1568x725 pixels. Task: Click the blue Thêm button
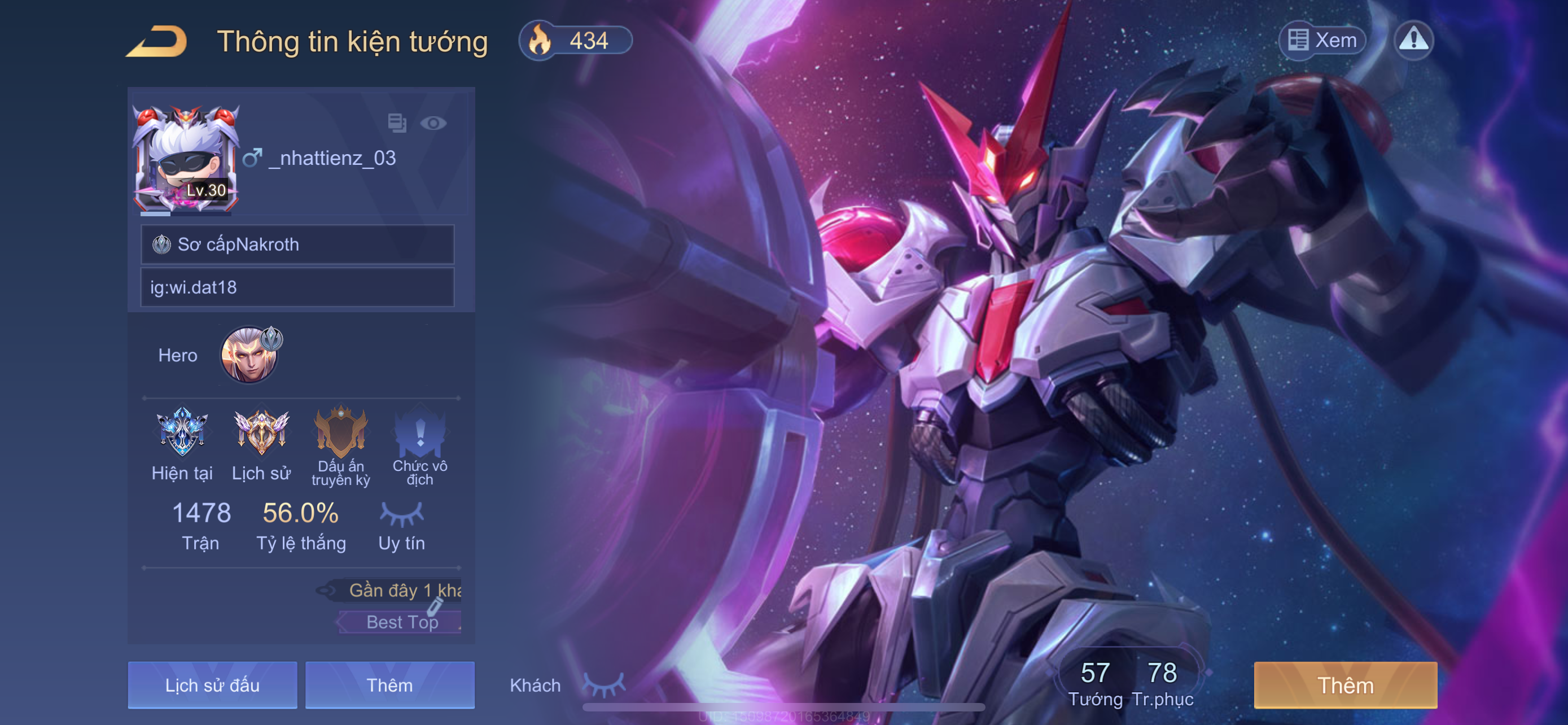(x=389, y=685)
